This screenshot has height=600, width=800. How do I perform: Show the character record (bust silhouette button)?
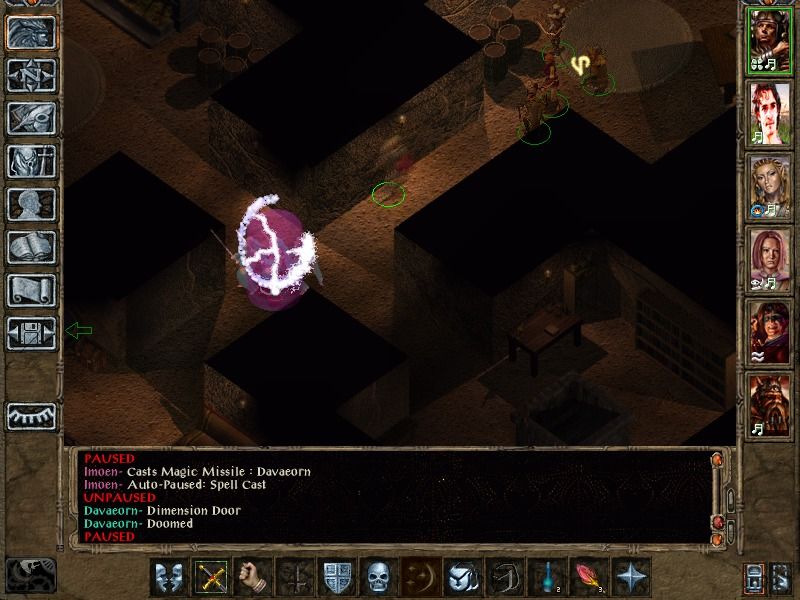click(x=31, y=204)
